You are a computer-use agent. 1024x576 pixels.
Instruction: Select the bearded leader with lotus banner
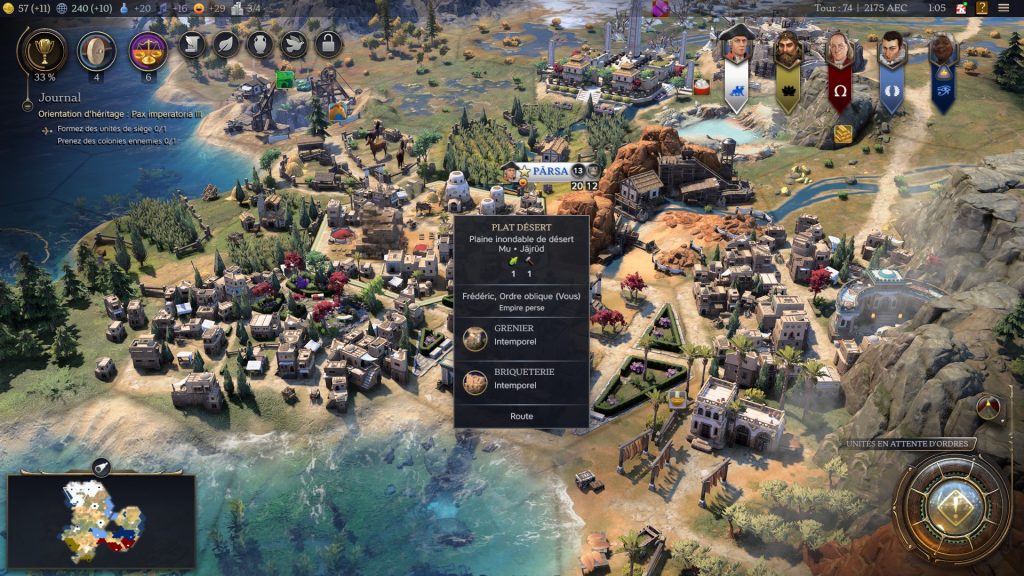click(x=788, y=50)
